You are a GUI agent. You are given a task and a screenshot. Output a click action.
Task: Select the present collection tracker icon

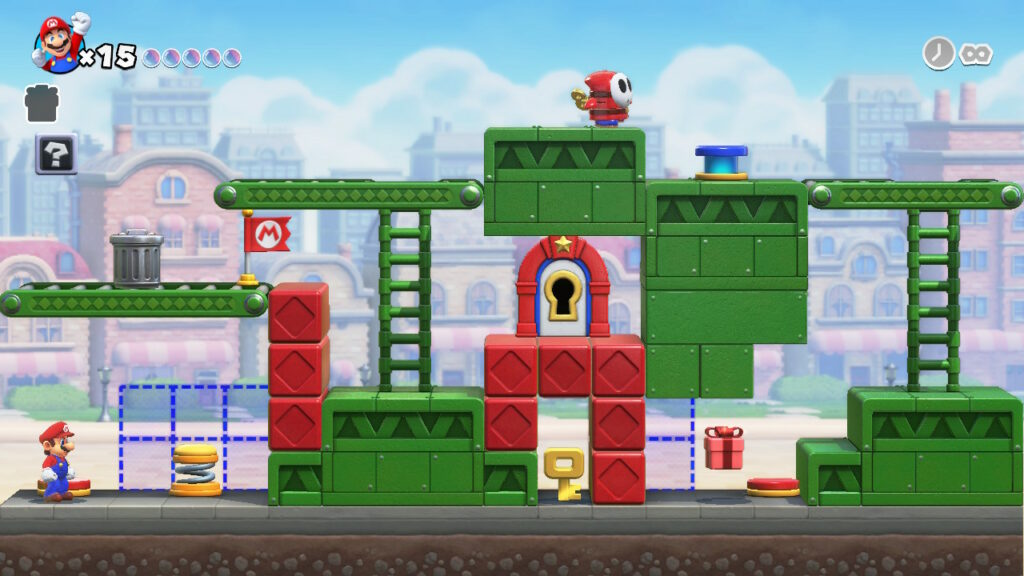point(42,102)
